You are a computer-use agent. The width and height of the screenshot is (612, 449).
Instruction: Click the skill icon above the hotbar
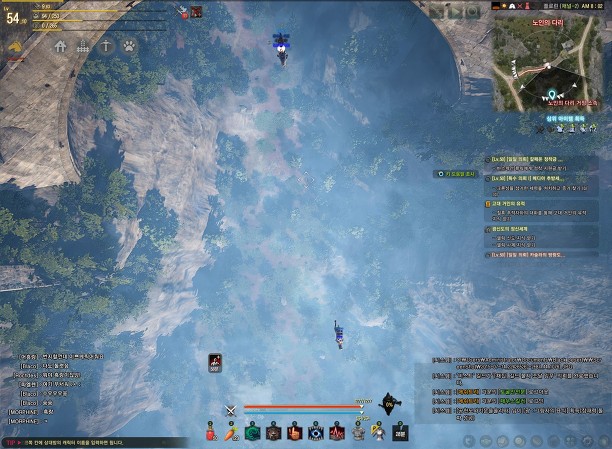point(215,362)
